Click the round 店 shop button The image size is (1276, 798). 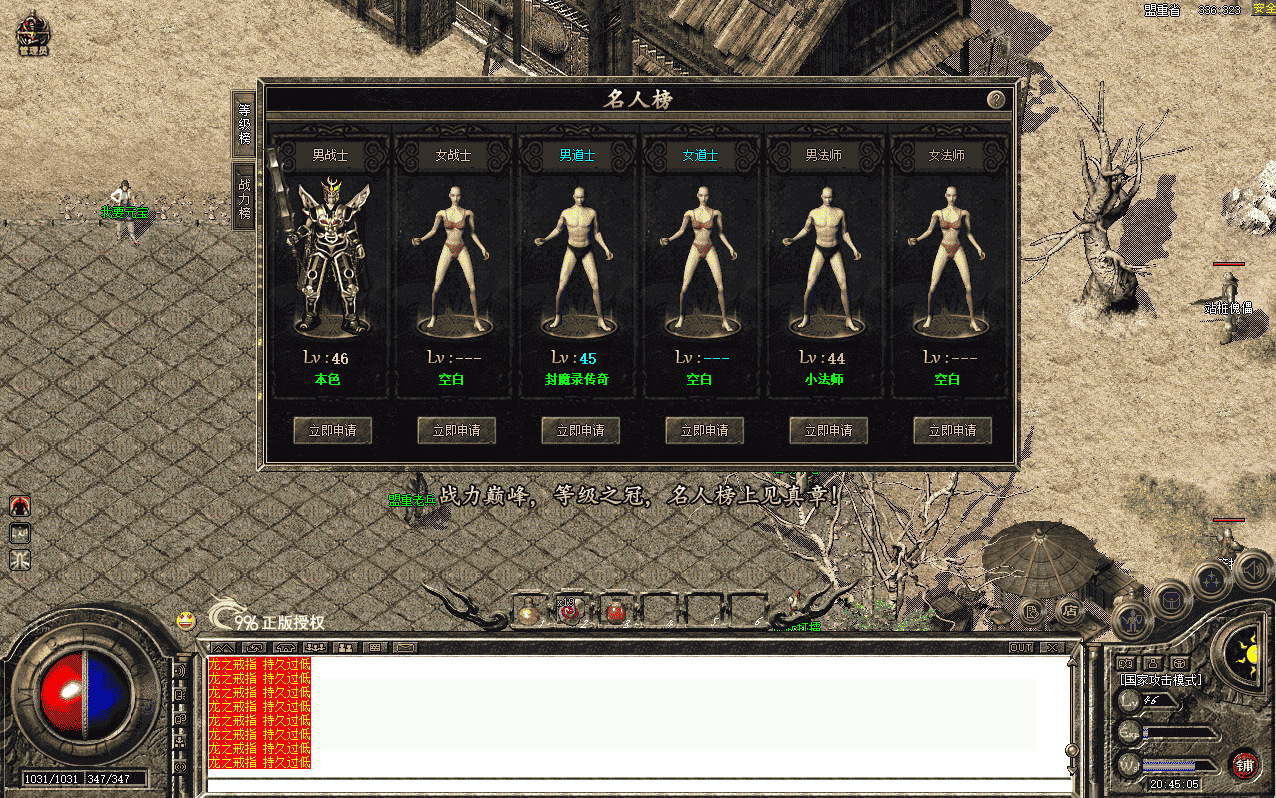[1069, 609]
